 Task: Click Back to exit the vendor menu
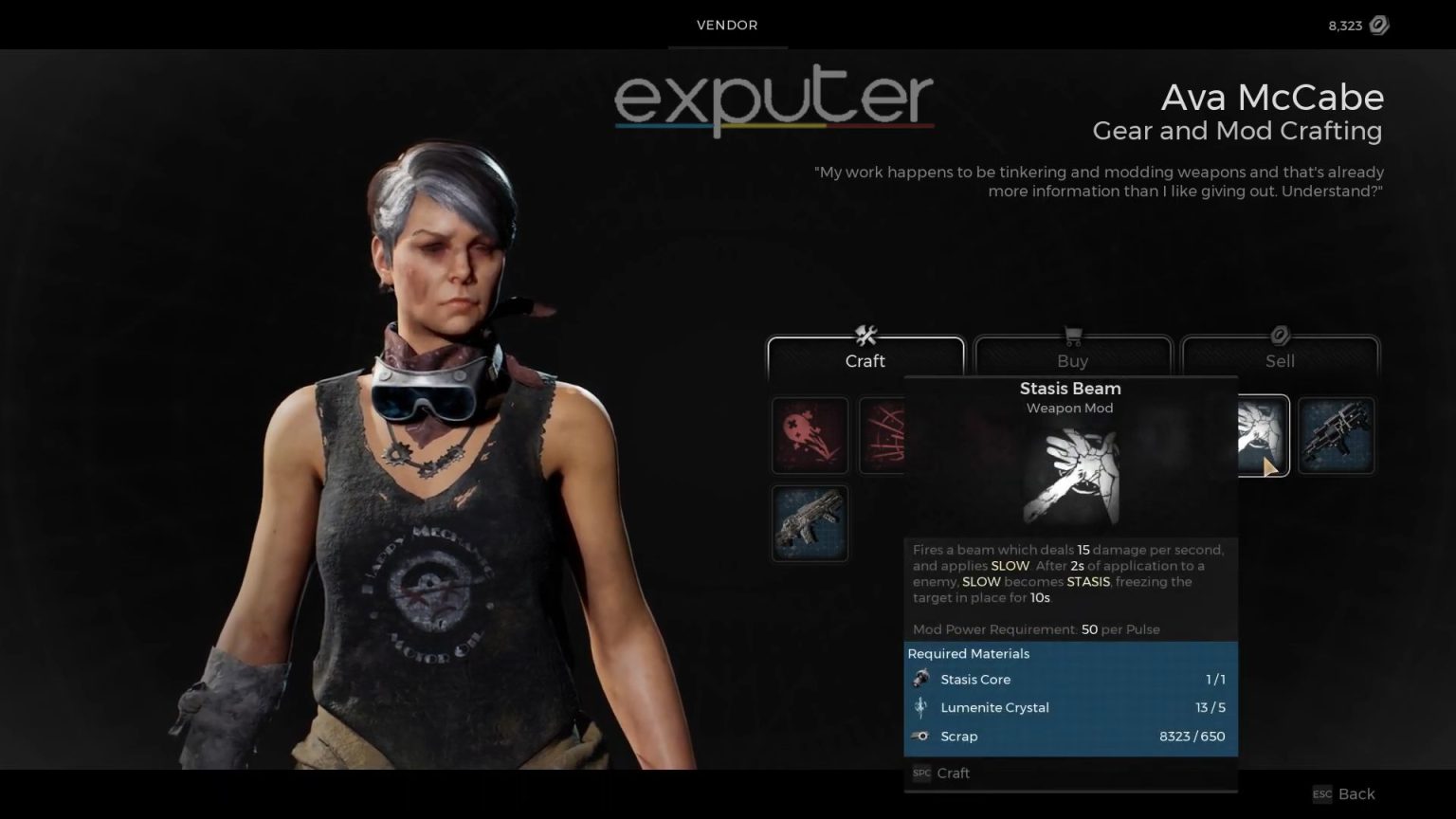click(1356, 794)
